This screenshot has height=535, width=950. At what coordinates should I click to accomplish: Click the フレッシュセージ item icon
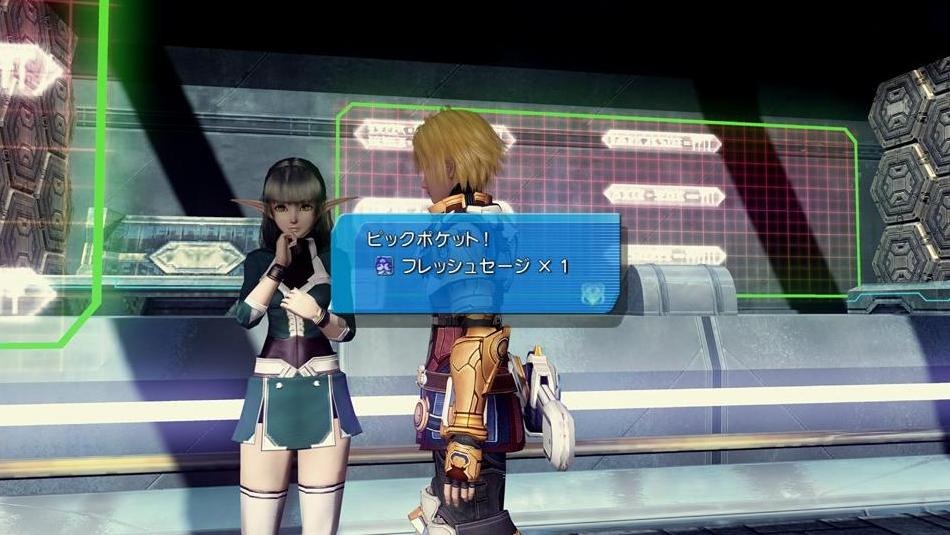coord(384,266)
